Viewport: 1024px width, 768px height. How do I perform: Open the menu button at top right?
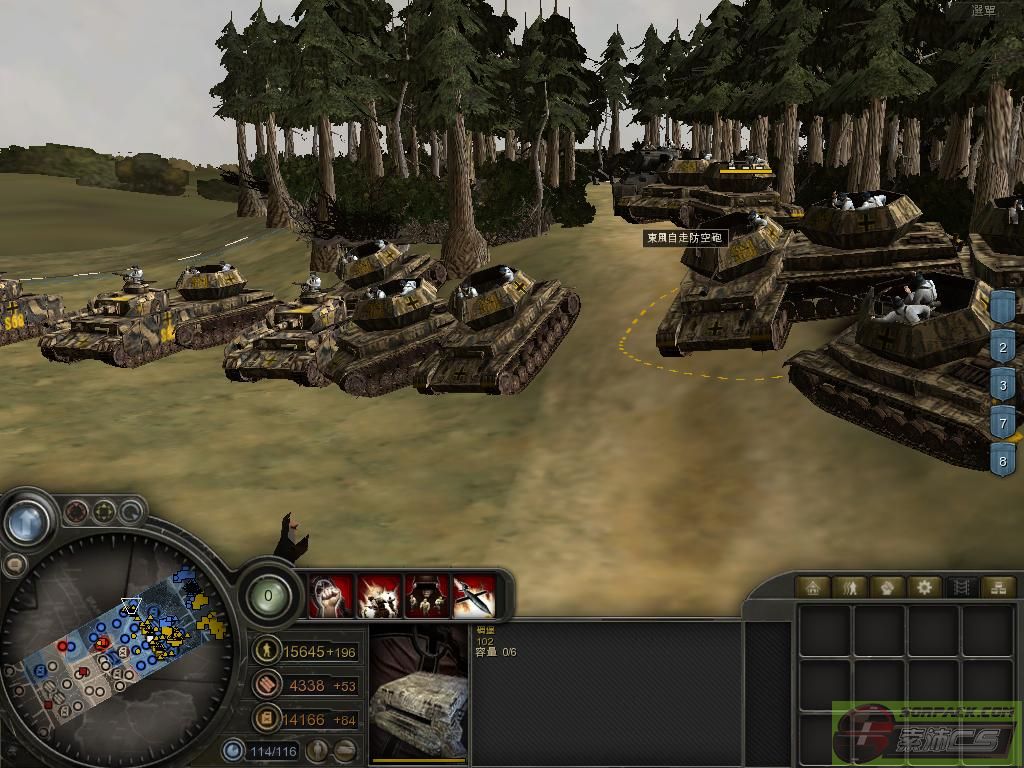coord(986,10)
